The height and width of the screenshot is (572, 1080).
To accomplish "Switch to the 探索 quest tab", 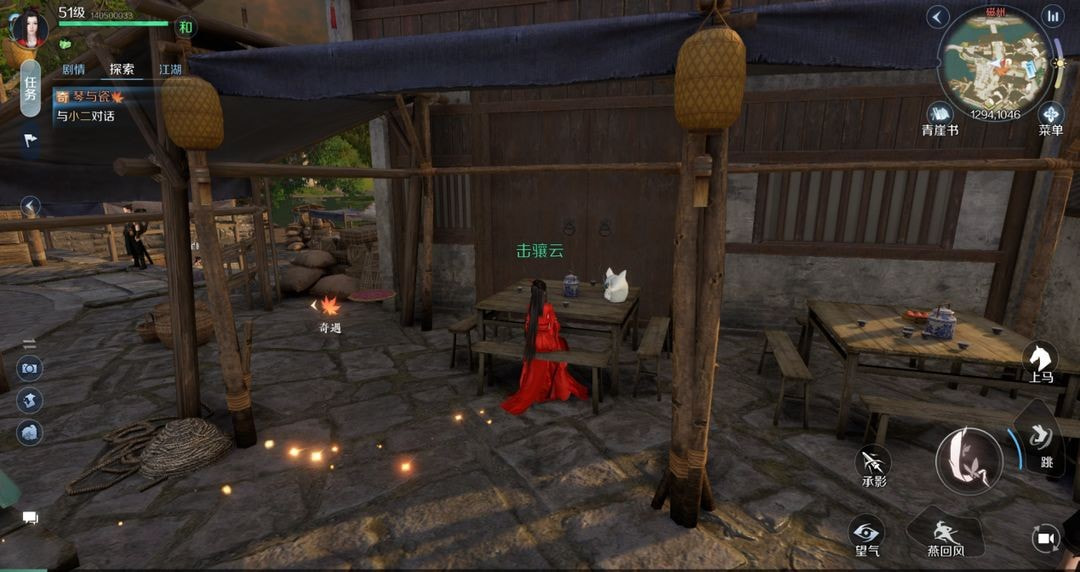I will click(x=122, y=70).
